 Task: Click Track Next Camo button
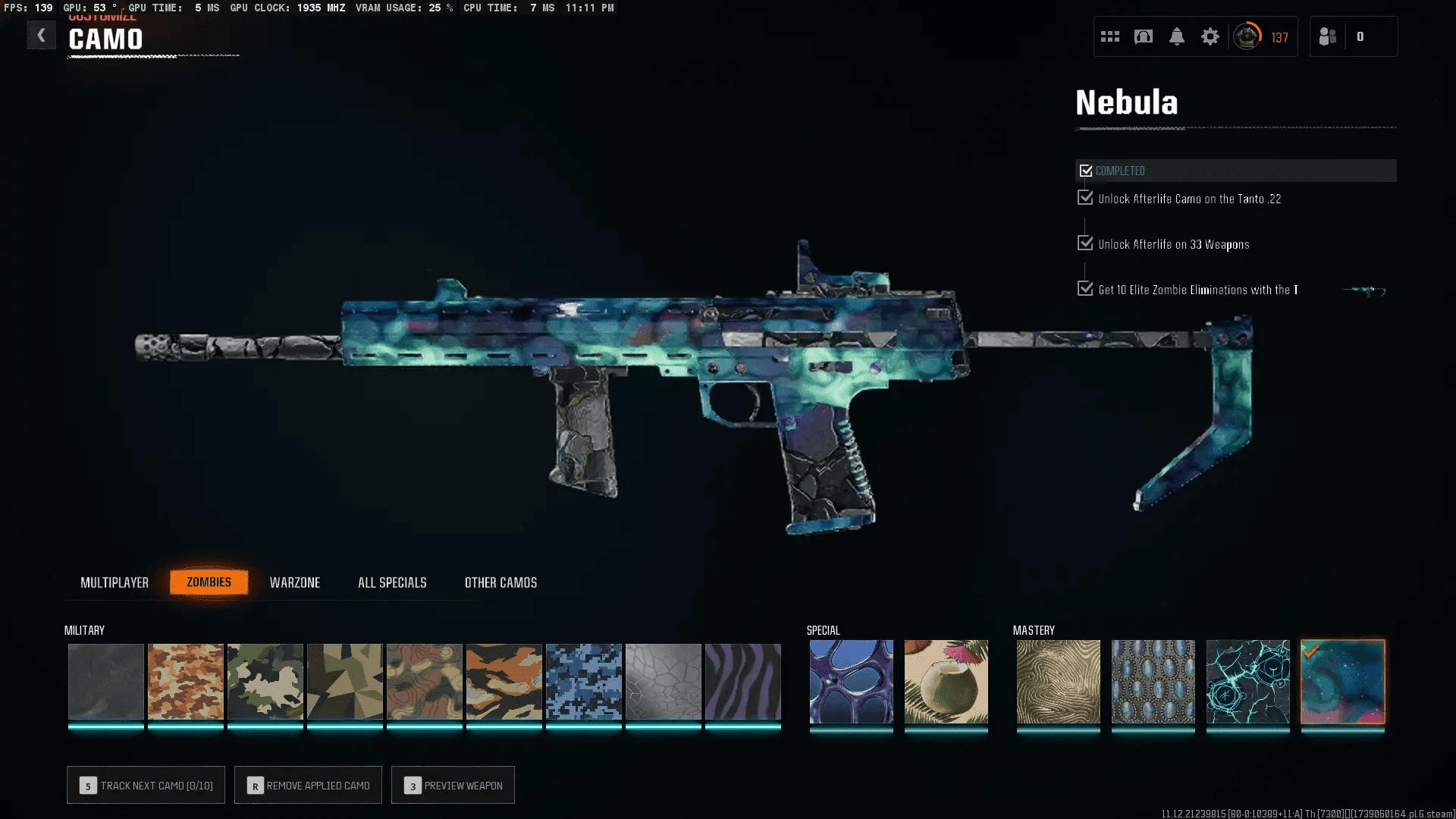[x=146, y=786]
